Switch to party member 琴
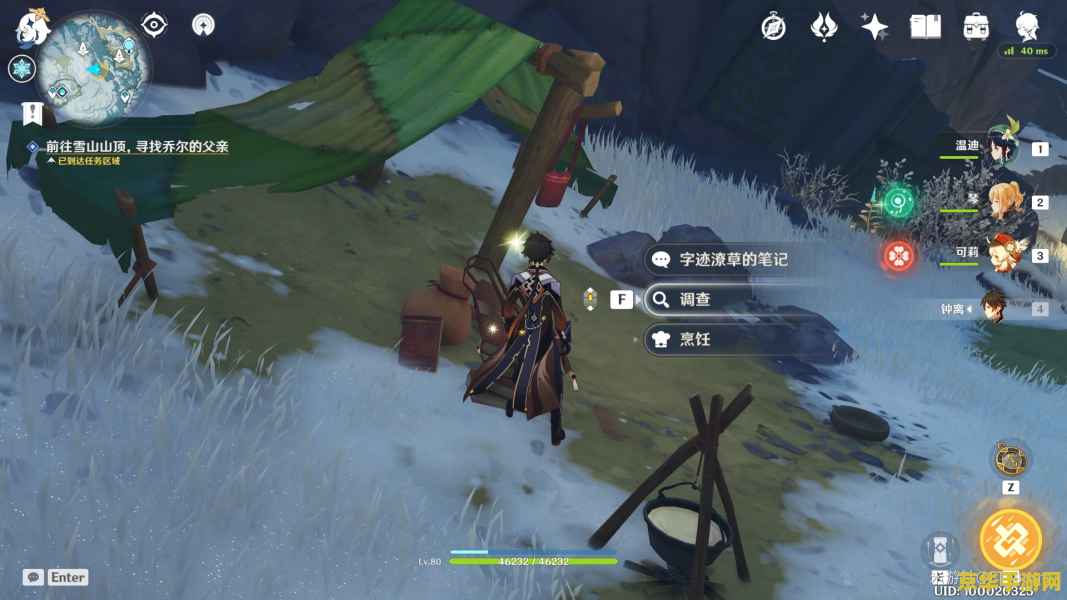1067x600 pixels. (x=1000, y=202)
